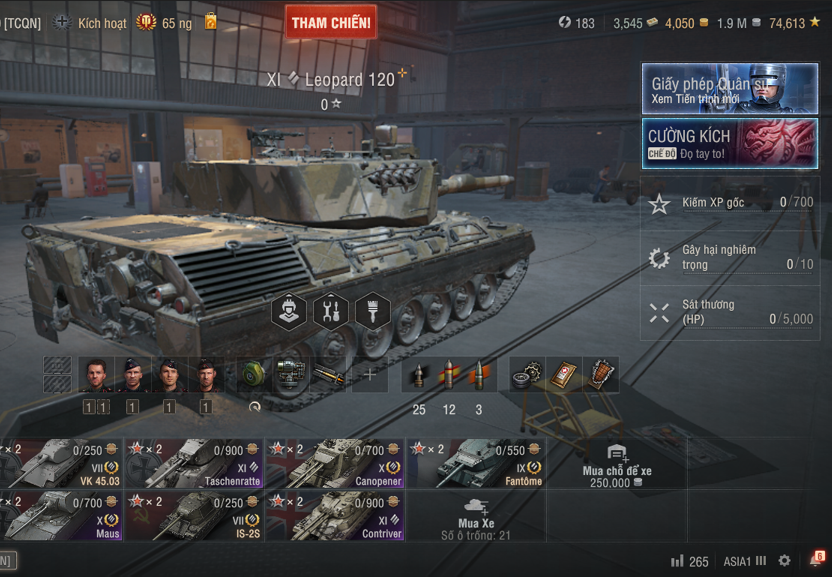This screenshot has width=832, height=577.
Task: Open the notifications bell
Action: click(814, 561)
